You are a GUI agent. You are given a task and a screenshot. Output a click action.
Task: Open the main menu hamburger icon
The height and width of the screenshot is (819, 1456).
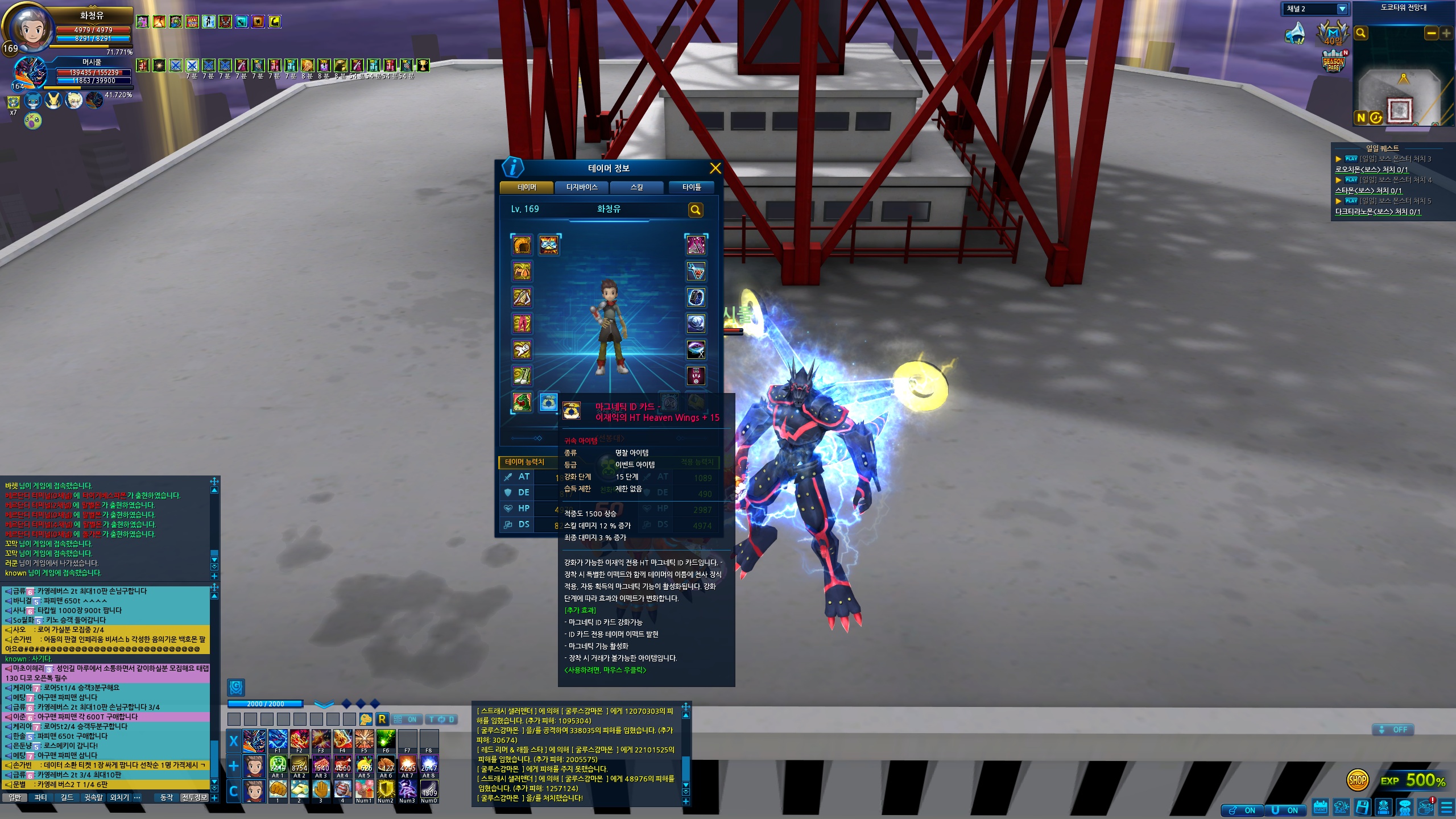coord(1446,808)
